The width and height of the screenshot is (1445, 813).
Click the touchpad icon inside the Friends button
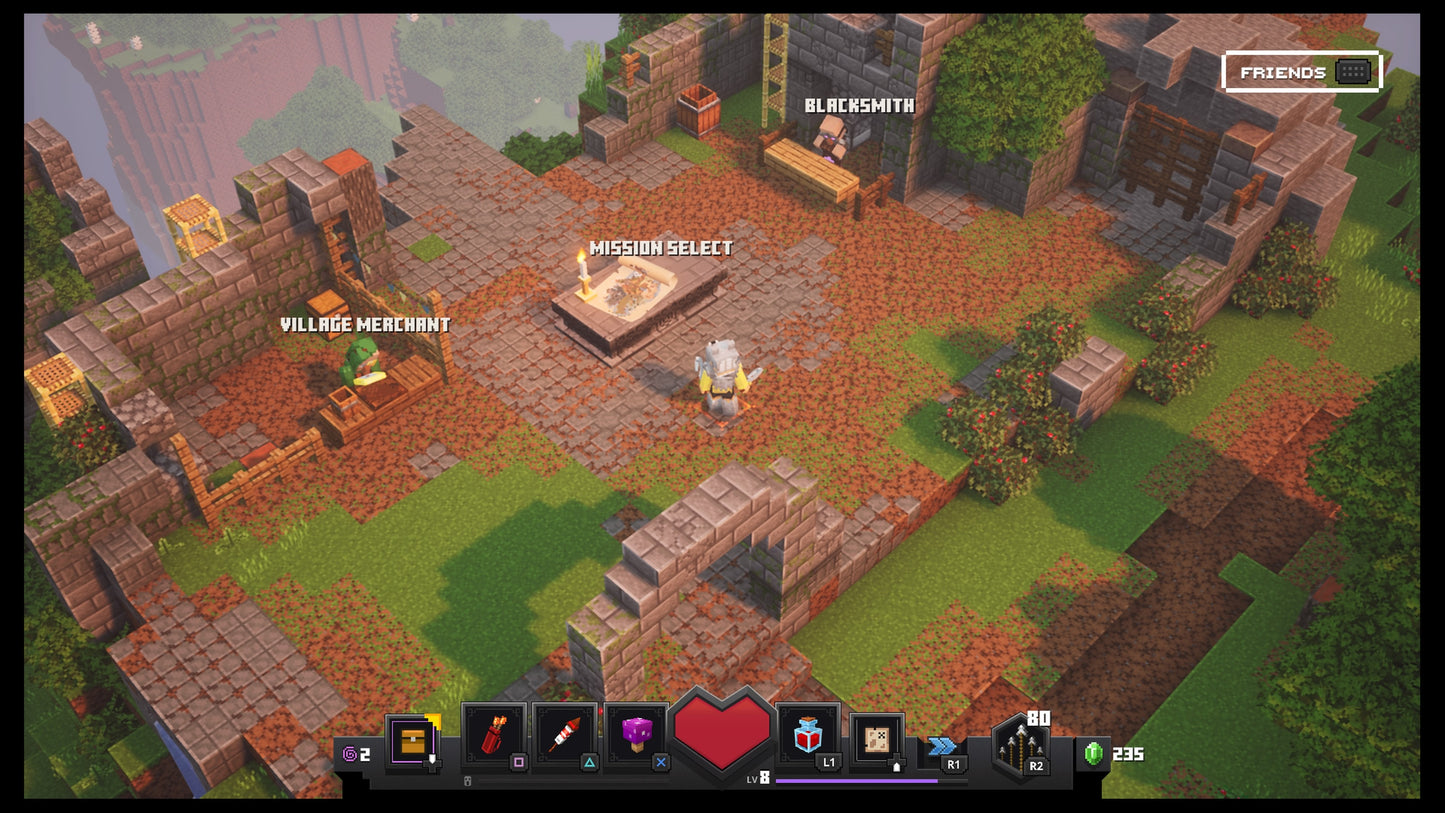[x=1352, y=72]
